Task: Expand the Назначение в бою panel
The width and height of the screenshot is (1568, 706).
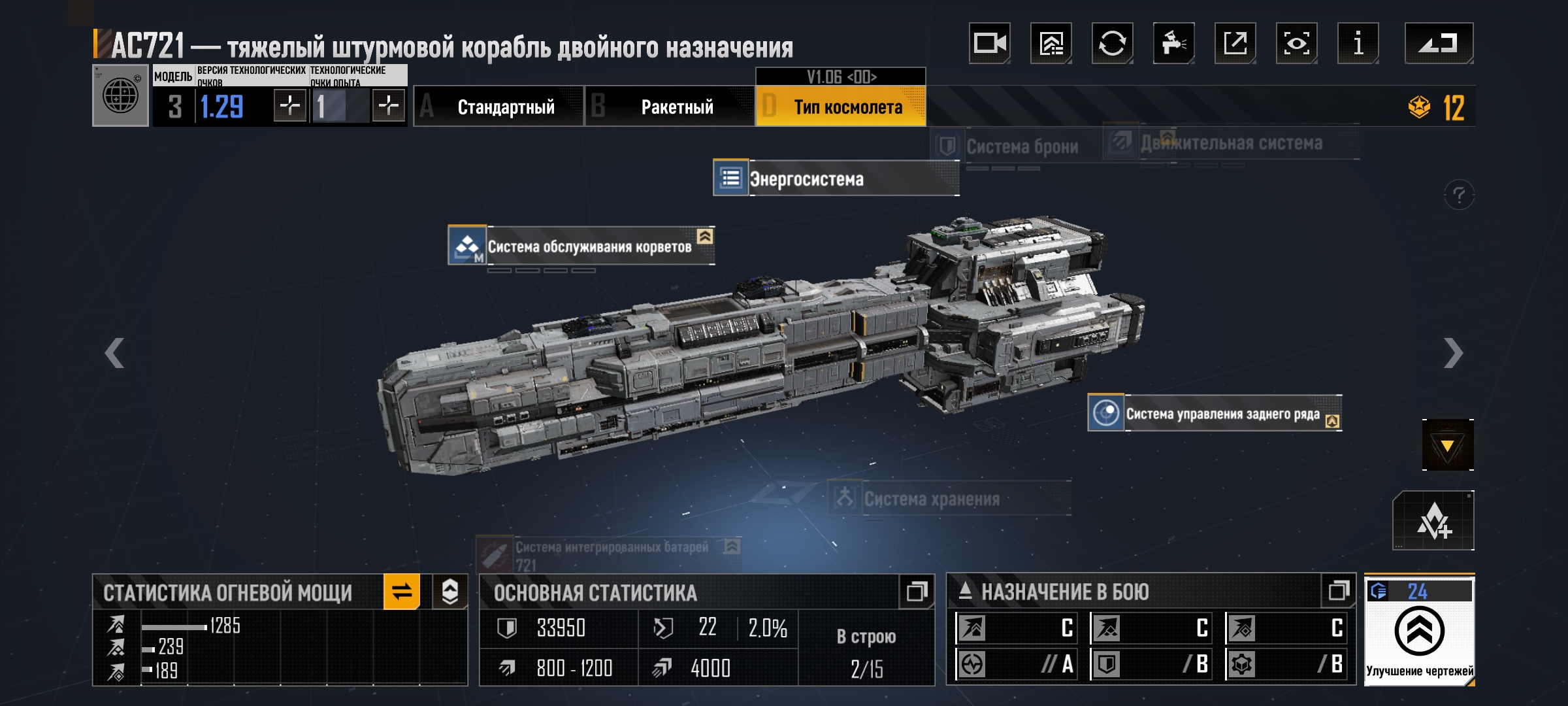Action: click(x=1338, y=592)
